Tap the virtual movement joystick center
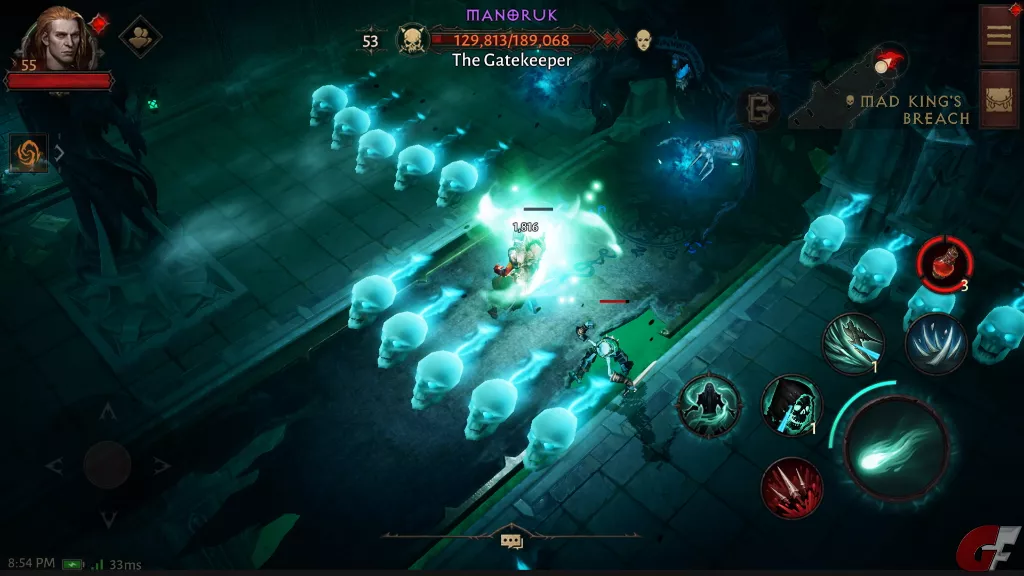The height and width of the screenshot is (576, 1024). pyautogui.click(x=107, y=464)
